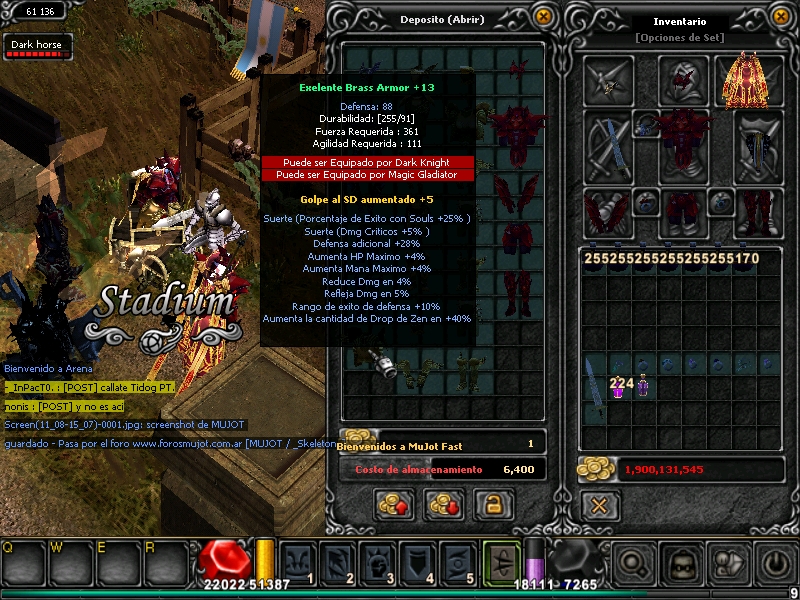This screenshot has width=800, height=600.
Task: Toggle the storage padlock button
Action: click(488, 503)
